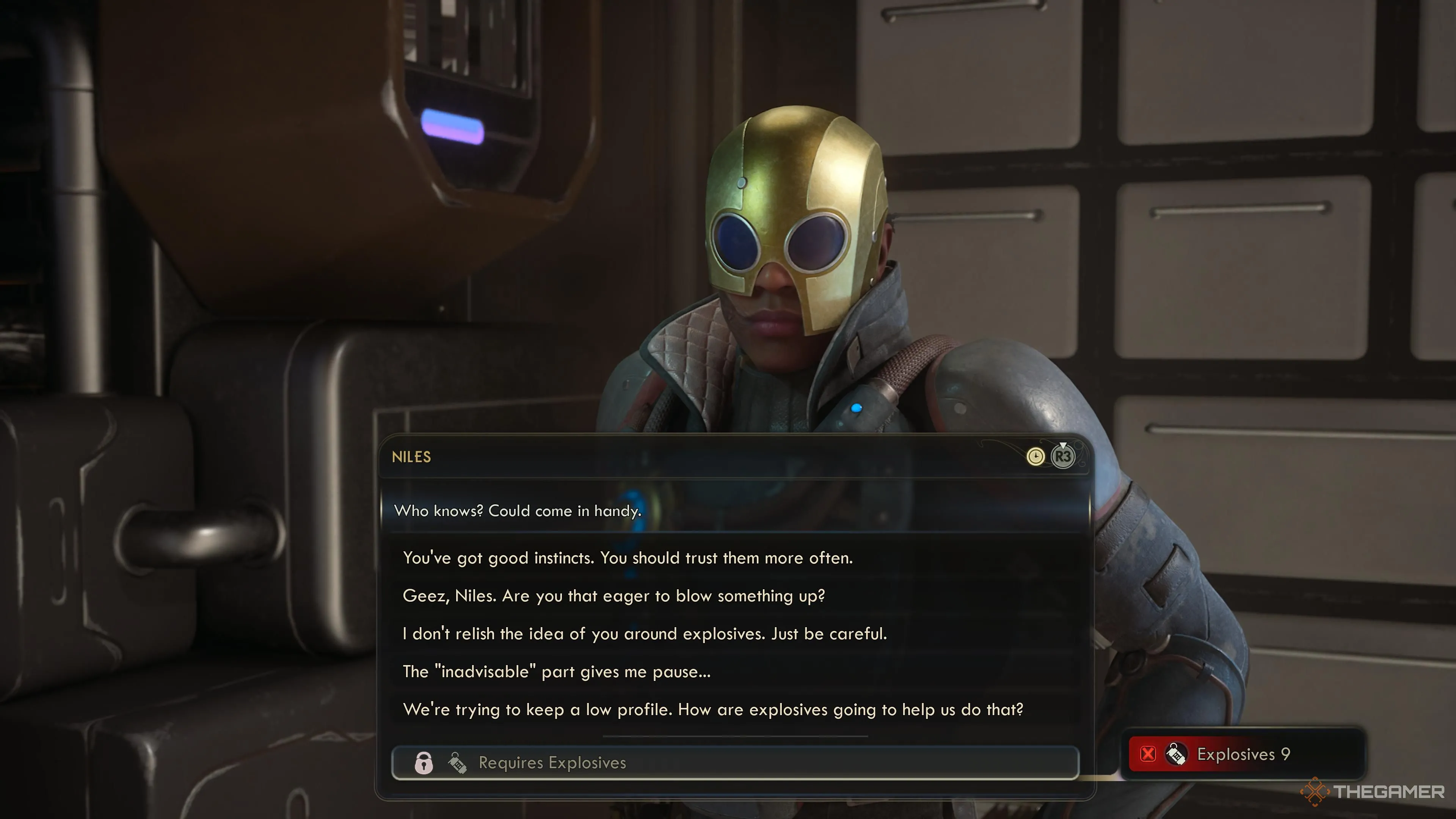Click the response about the inadvisable part
Image resolution: width=1456 pixels, height=819 pixels.
[557, 672]
